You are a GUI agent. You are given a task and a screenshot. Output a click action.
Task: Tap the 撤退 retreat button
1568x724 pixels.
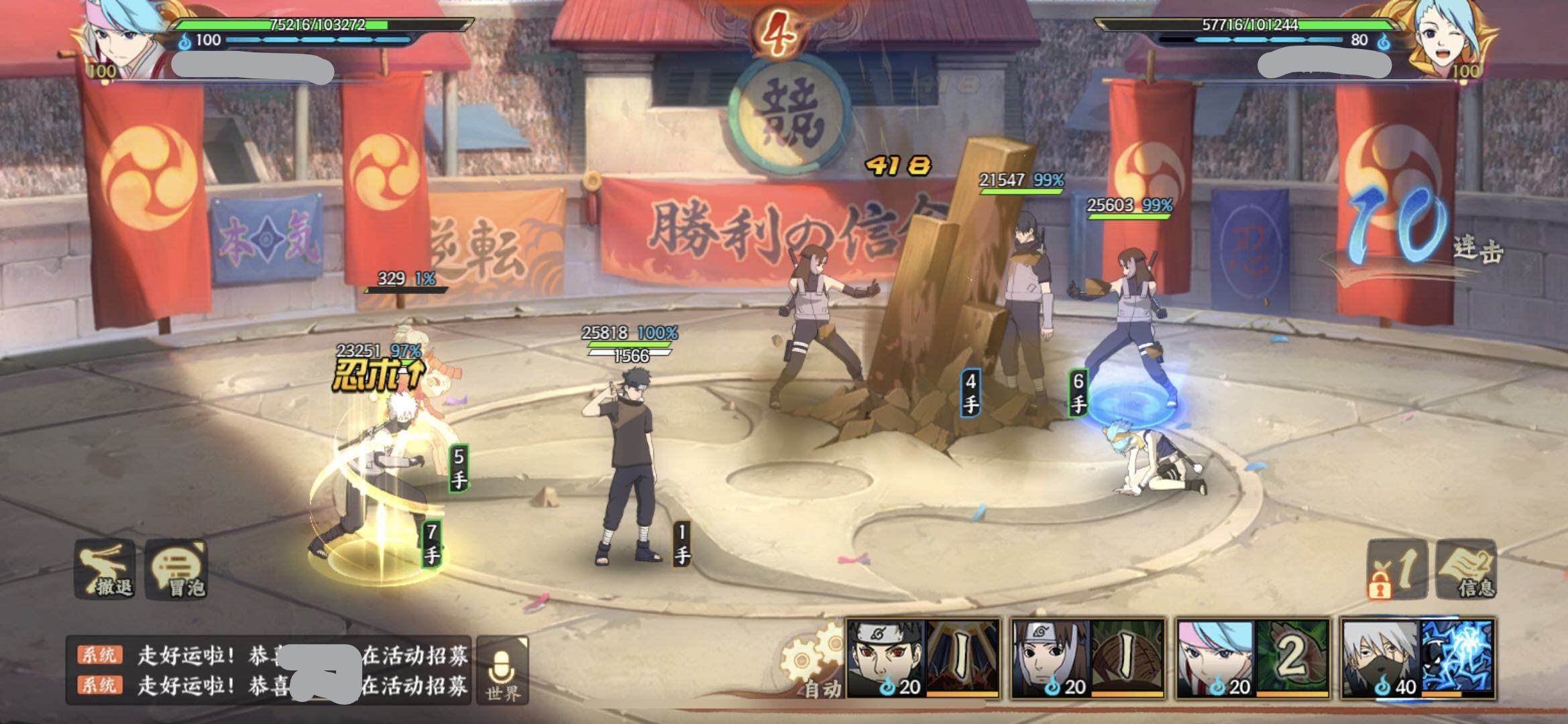[x=105, y=569]
